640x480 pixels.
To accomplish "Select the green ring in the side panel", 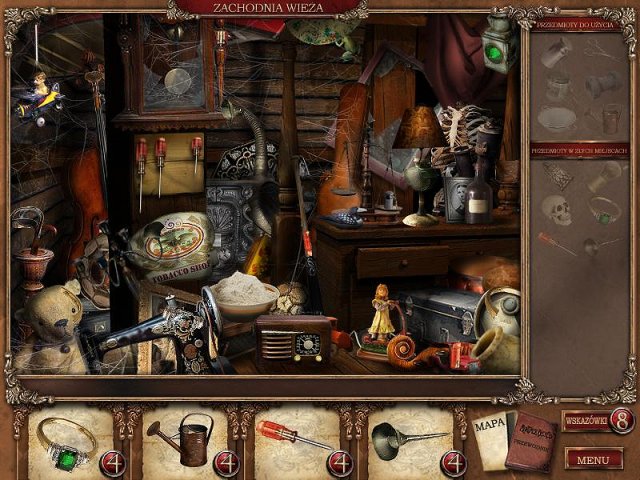I will click(607, 209).
